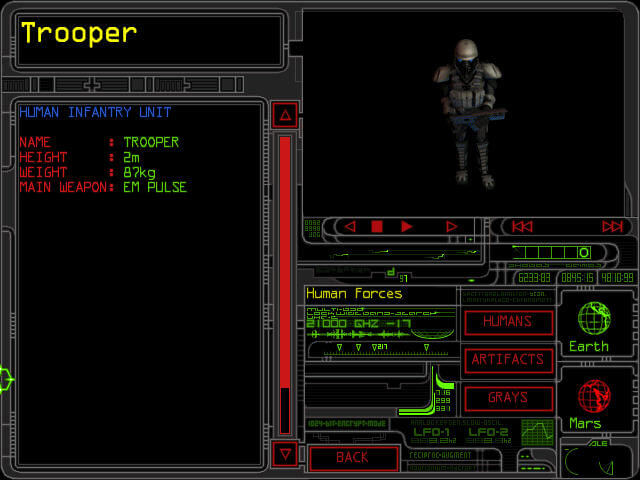
Task: Step the model backward one frame
Action: click(349, 227)
